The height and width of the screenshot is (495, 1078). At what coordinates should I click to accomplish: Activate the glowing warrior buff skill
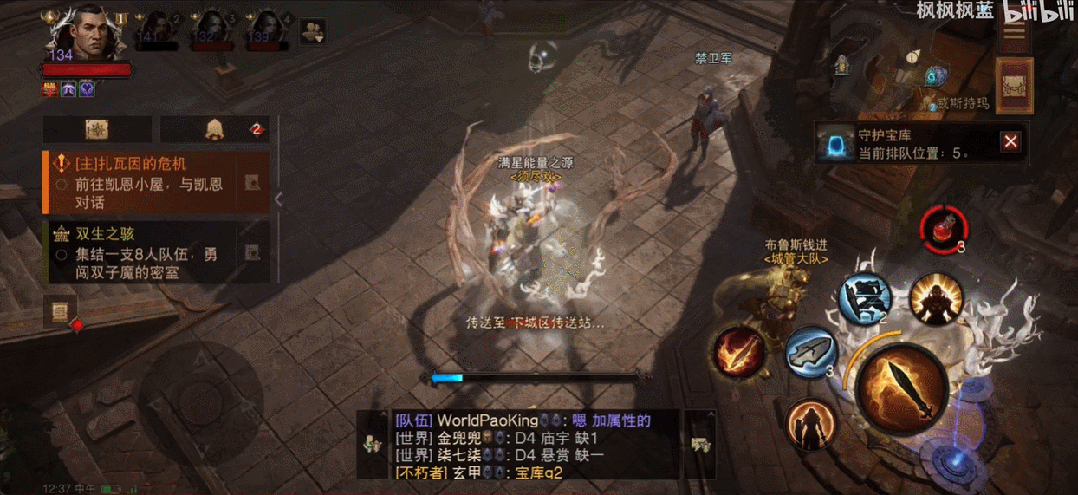(936, 297)
